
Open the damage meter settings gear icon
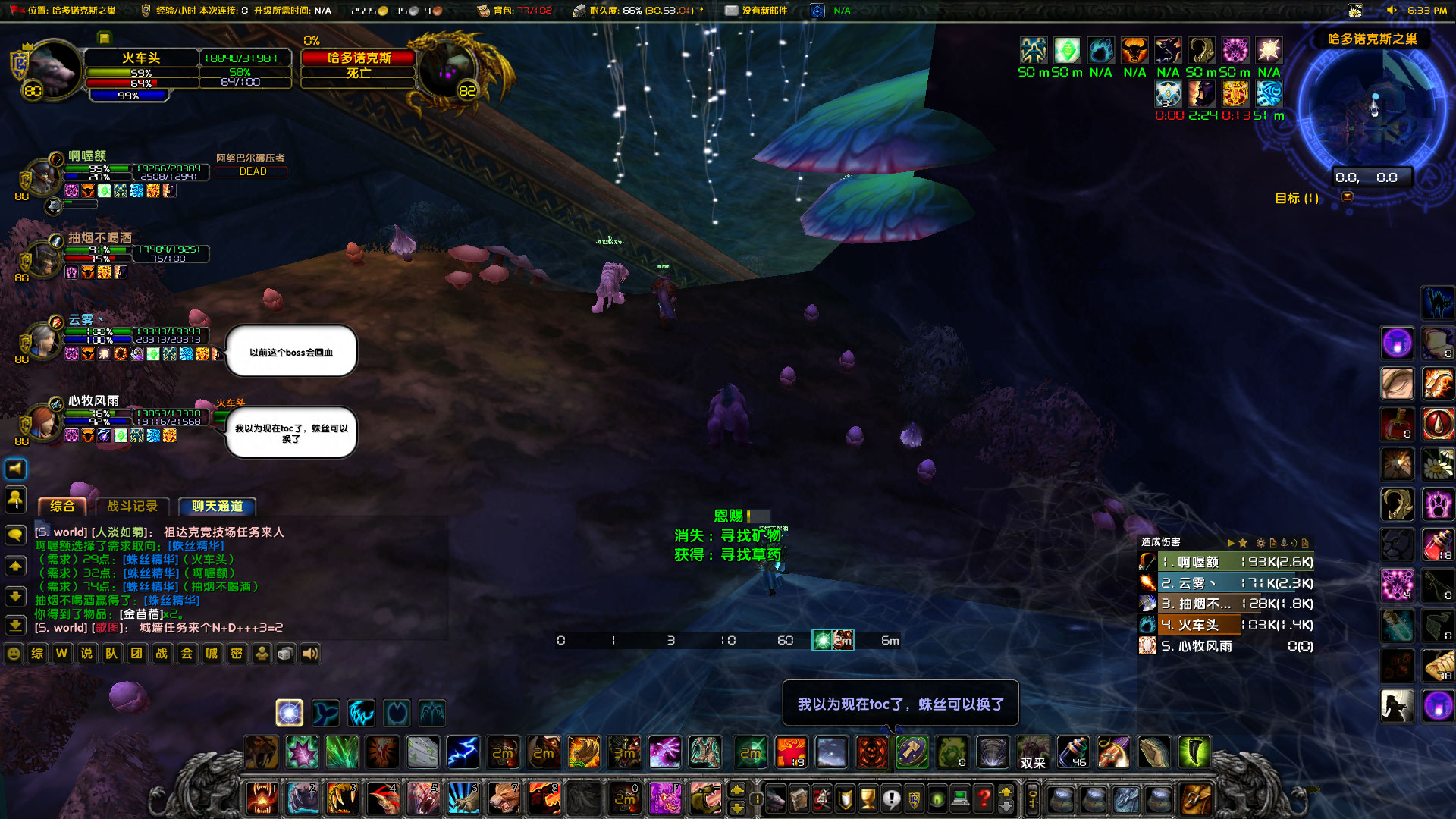[x=1261, y=543]
